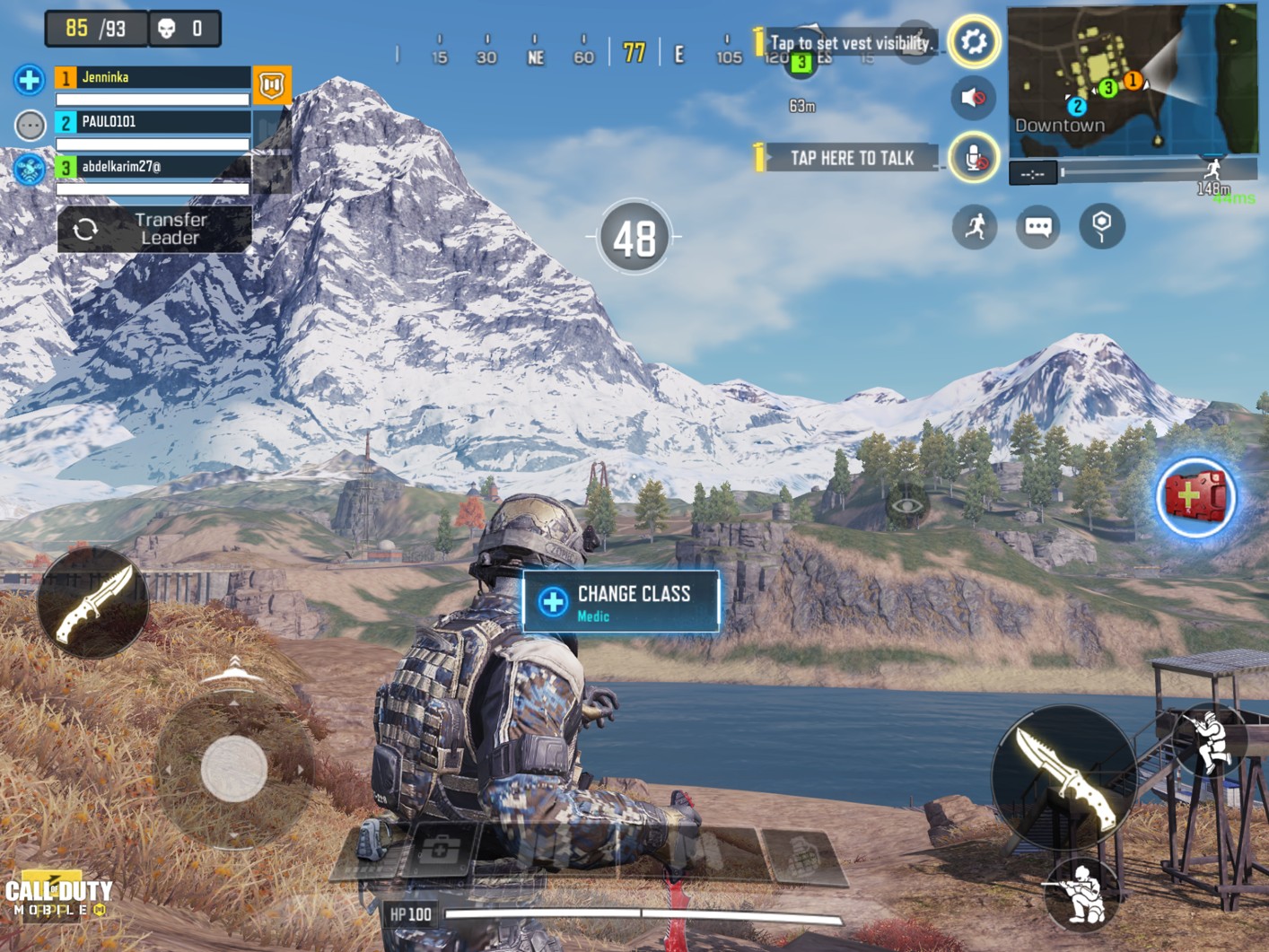Open the orange vest icon beside Jenninka

click(x=271, y=84)
